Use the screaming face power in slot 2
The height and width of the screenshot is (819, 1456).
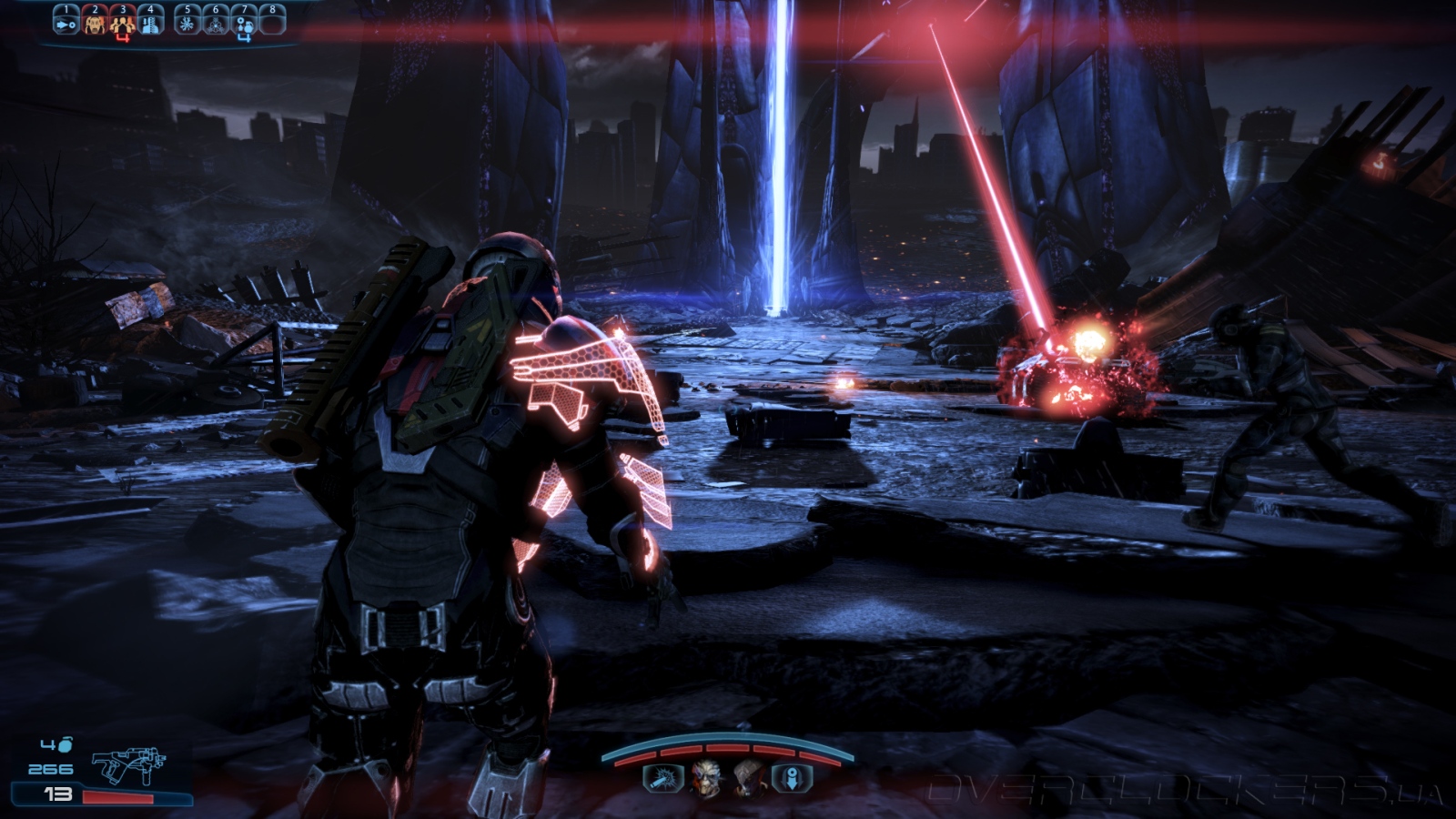95,22
